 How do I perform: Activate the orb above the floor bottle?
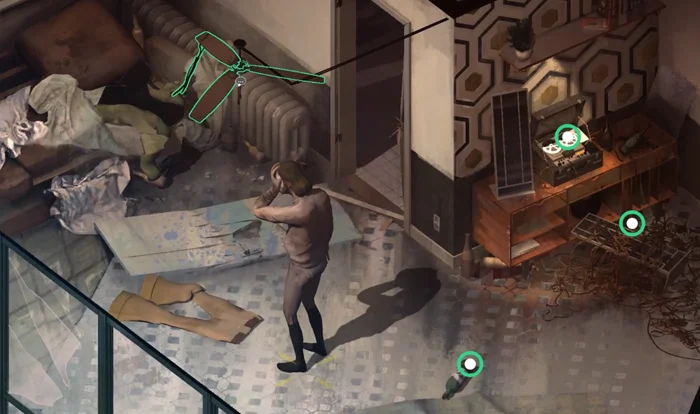point(469,364)
